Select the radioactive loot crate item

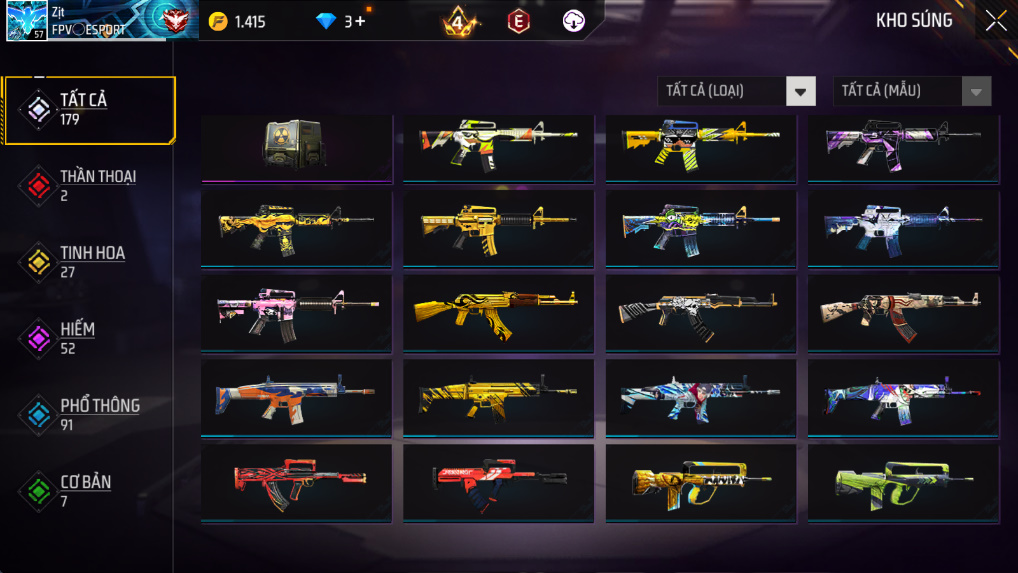pyautogui.click(x=296, y=146)
